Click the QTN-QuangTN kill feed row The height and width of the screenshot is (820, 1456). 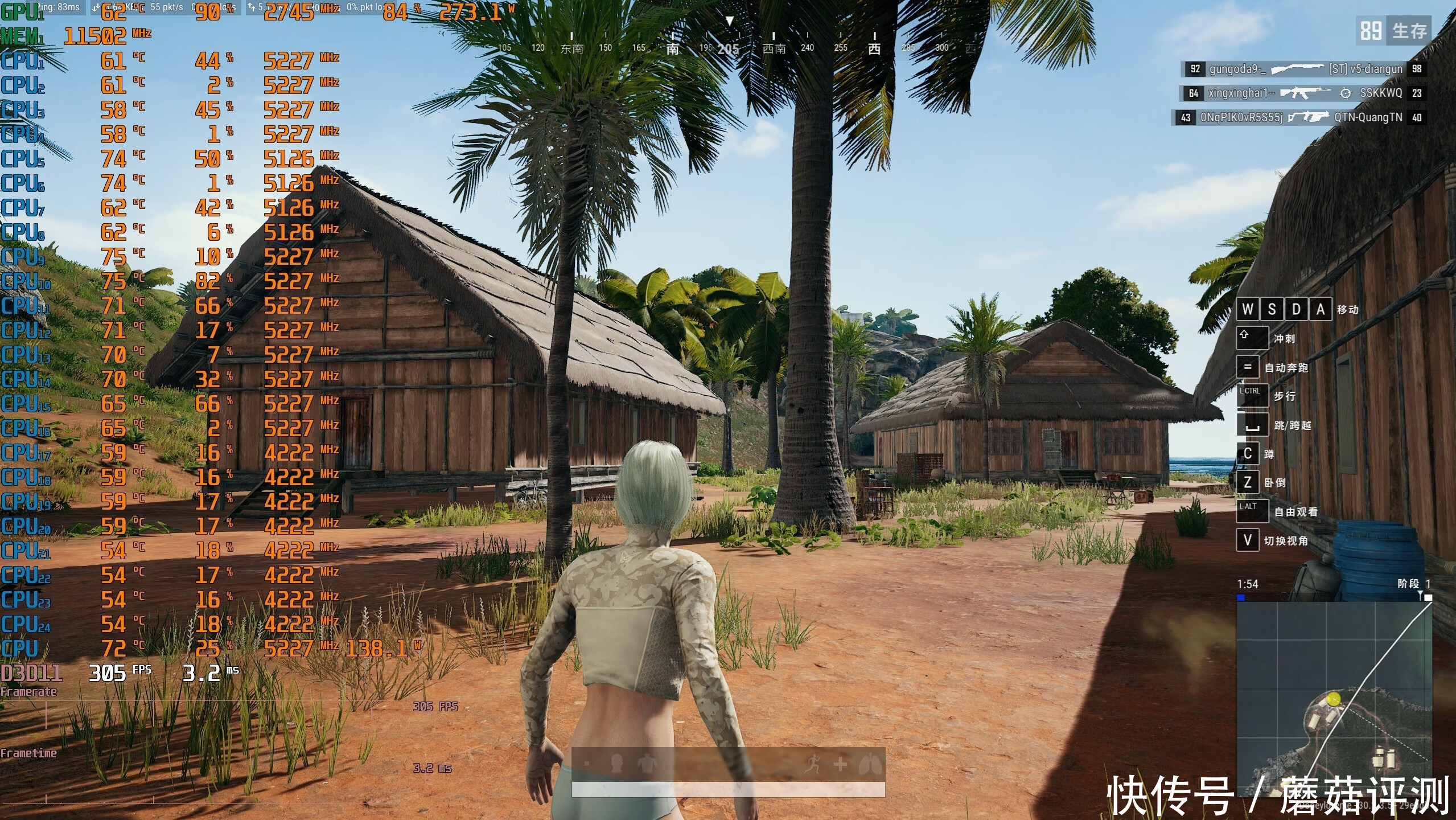(x=1300, y=117)
